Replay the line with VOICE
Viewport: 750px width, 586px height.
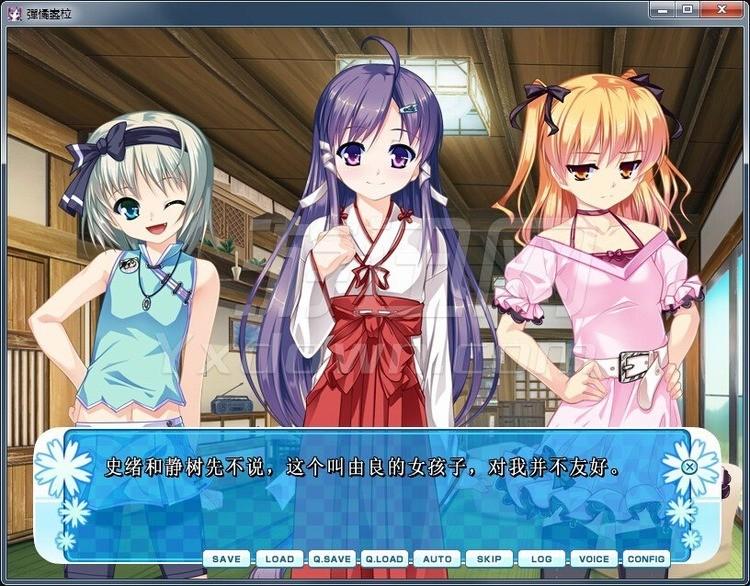(x=594, y=559)
